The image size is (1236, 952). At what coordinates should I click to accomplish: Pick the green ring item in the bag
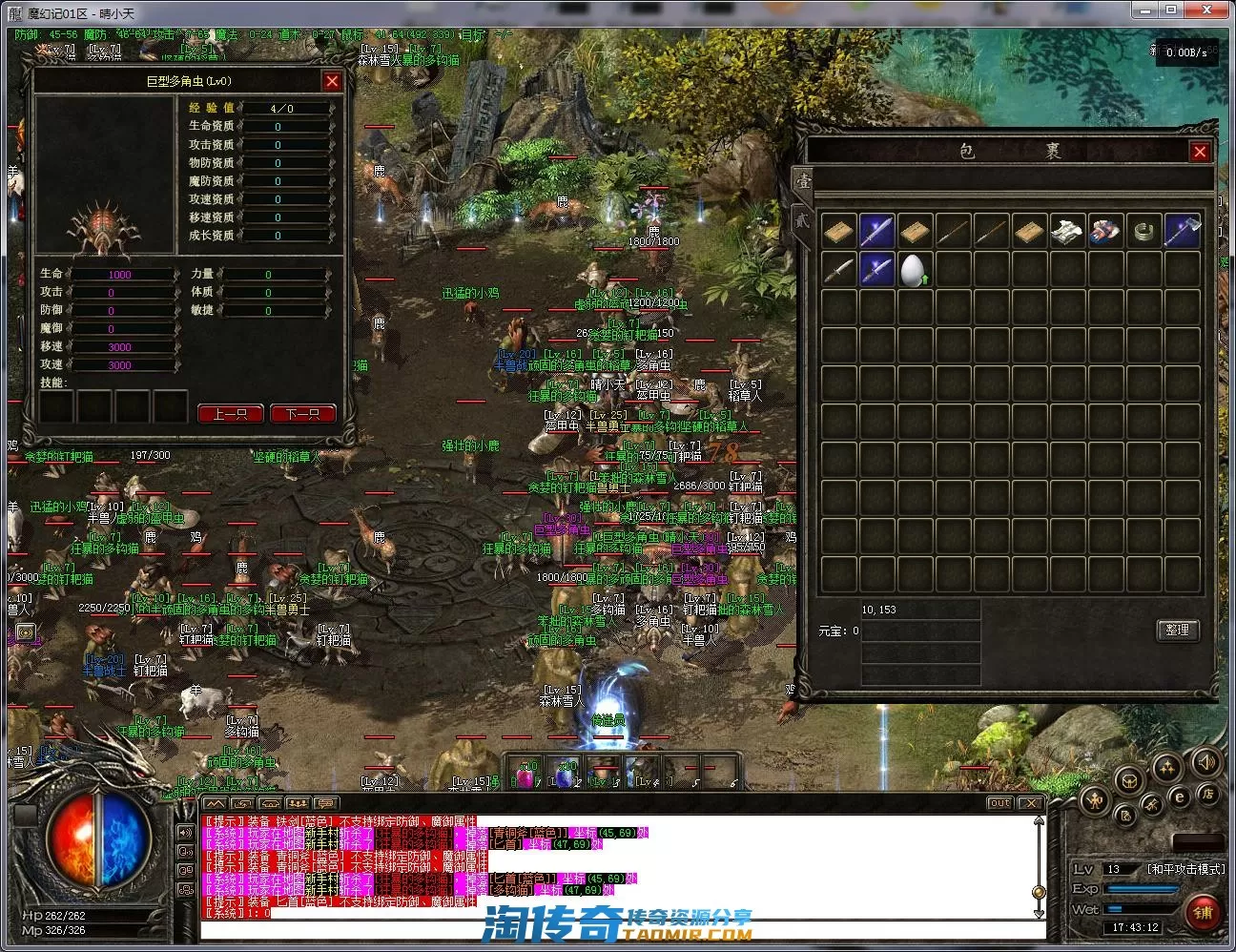(1143, 231)
